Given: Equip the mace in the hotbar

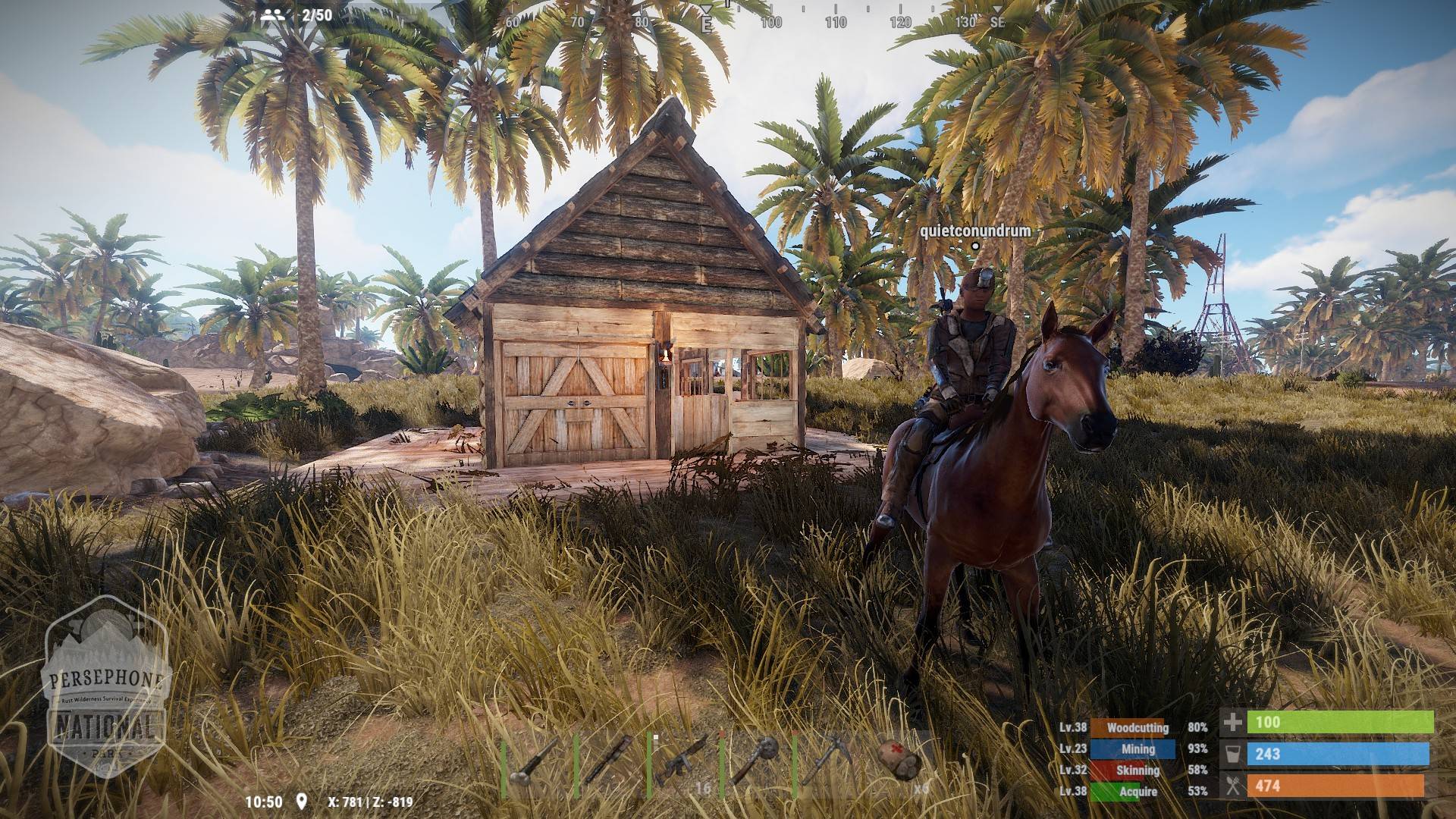Looking at the screenshot, I should pos(753,763).
